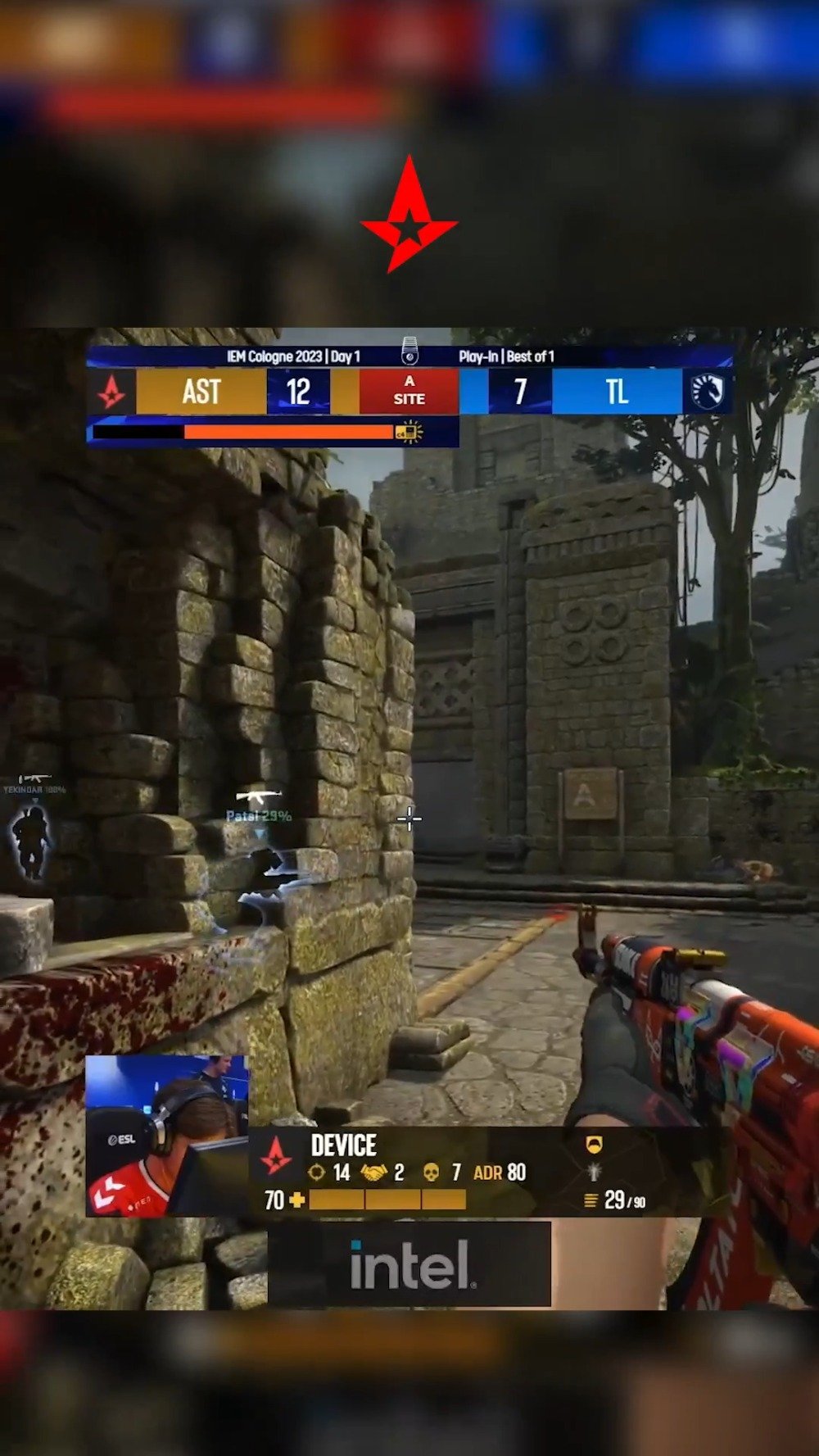Select the DEVICE player name panel

[x=344, y=1145]
